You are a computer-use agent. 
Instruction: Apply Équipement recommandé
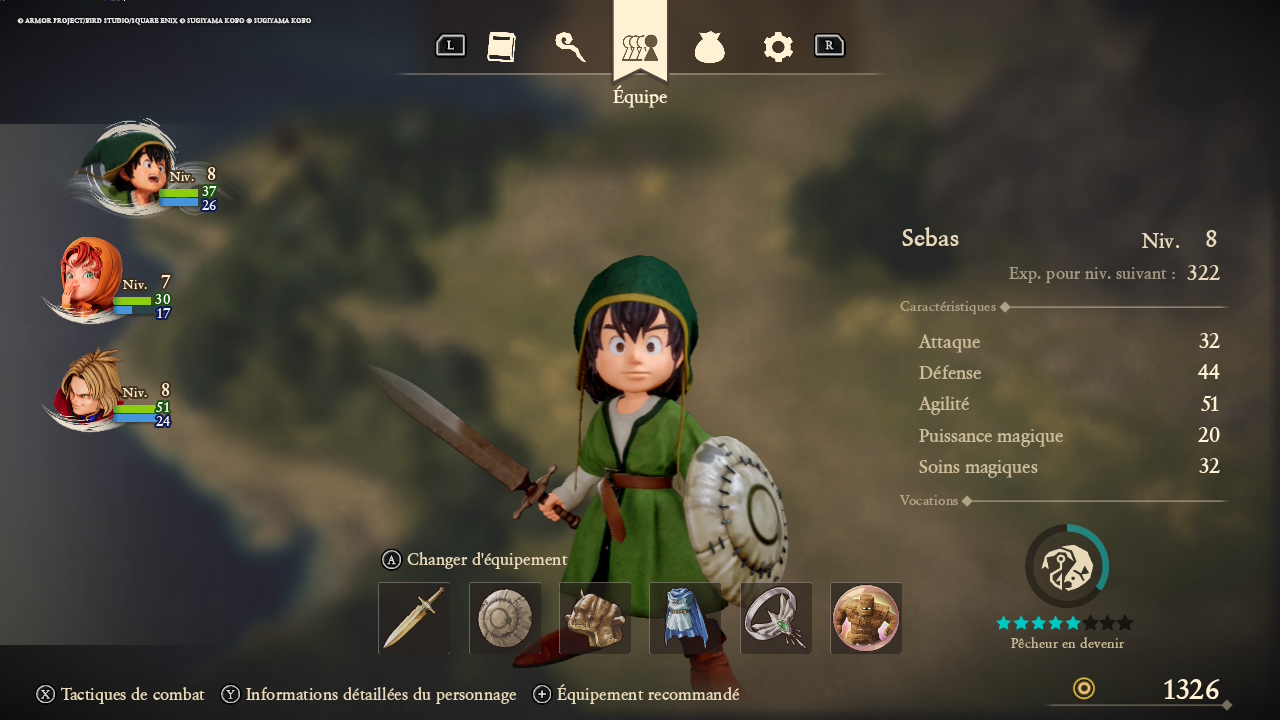click(x=637, y=694)
